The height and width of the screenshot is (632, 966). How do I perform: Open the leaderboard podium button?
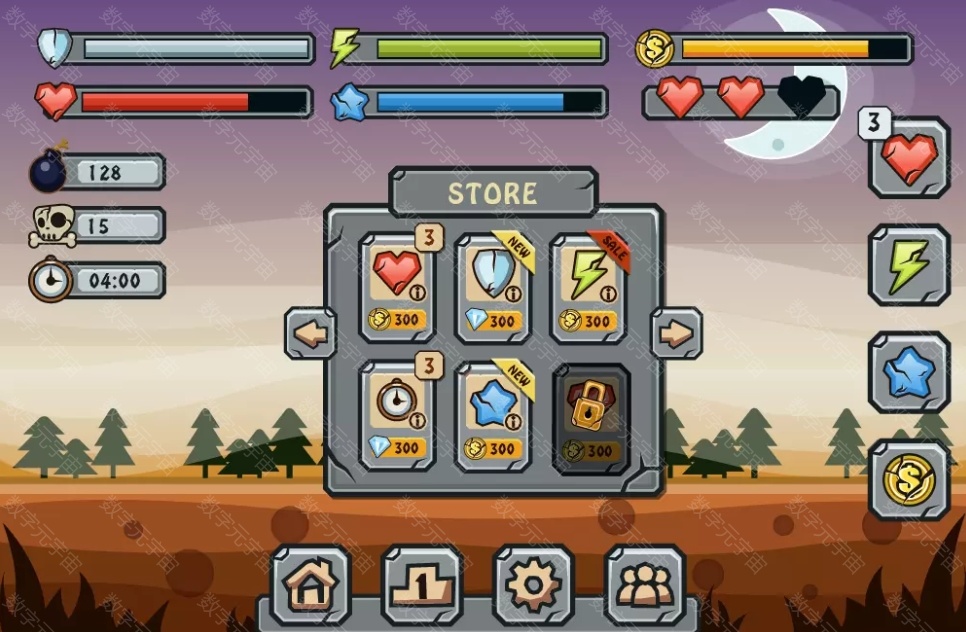coord(422,584)
